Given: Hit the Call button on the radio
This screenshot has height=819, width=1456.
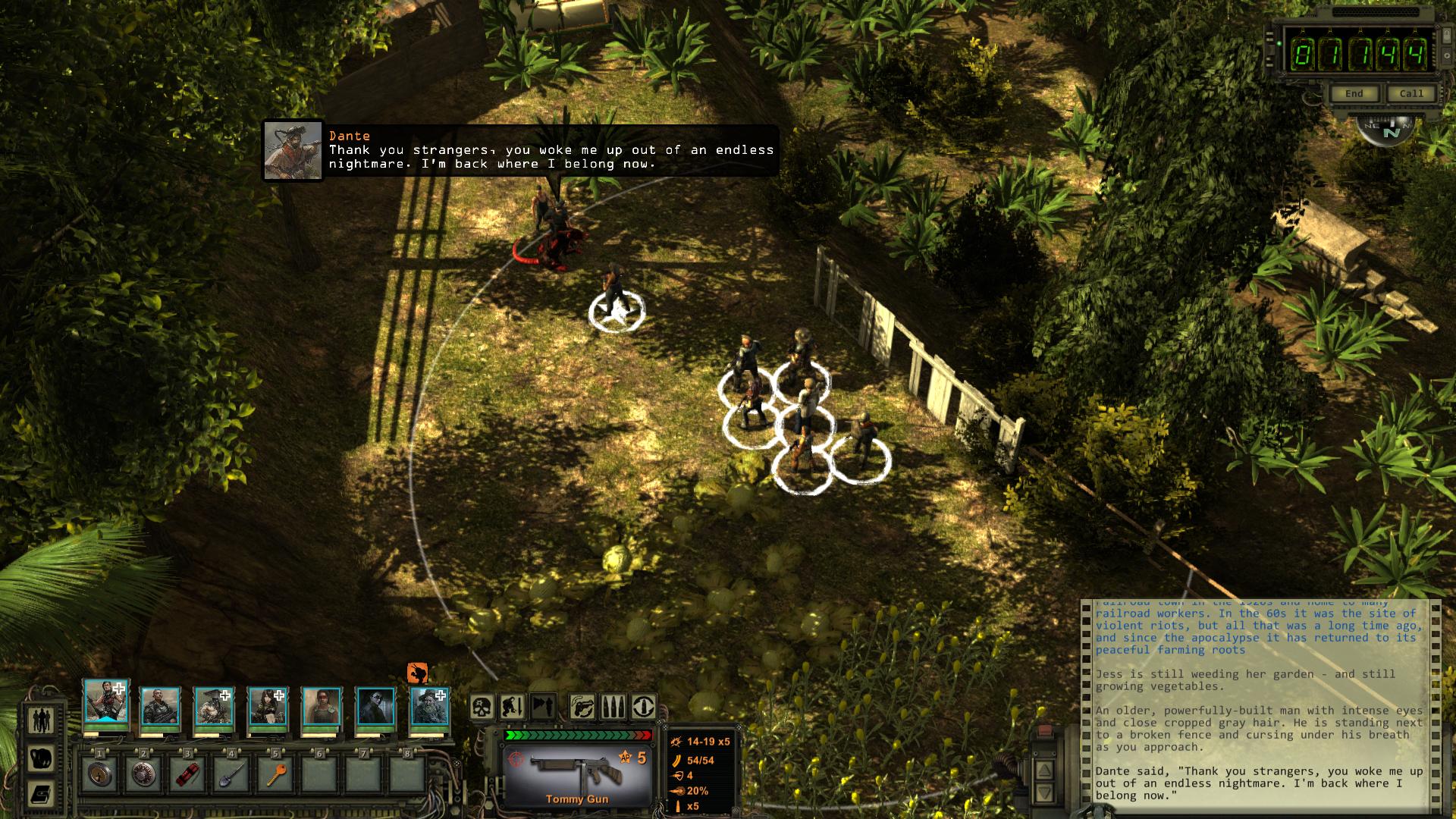Looking at the screenshot, I should (1410, 93).
